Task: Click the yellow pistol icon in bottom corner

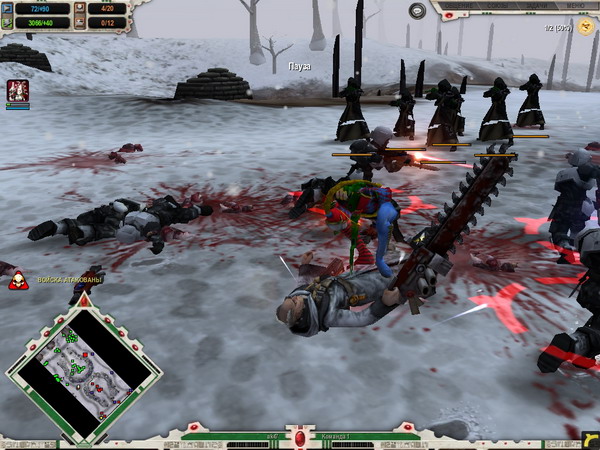Action: coord(588,438)
